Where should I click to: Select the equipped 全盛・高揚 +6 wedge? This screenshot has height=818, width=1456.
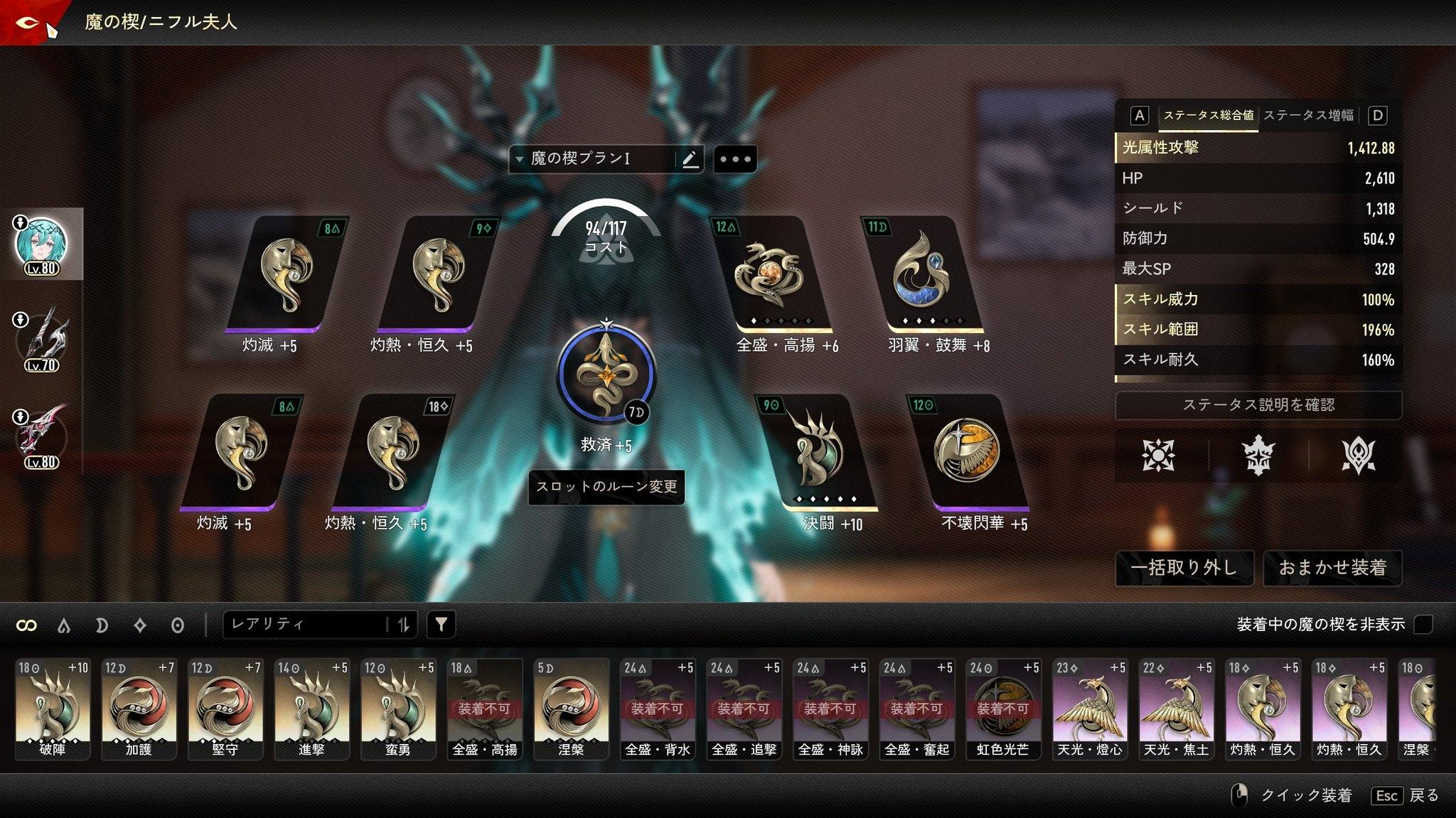point(769,276)
